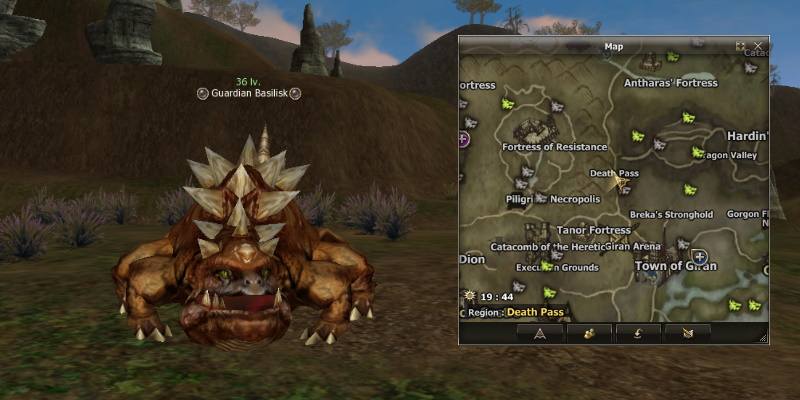Select Tanor Fortress on the map
This screenshot has height=400, width=800.
[594, 230]
